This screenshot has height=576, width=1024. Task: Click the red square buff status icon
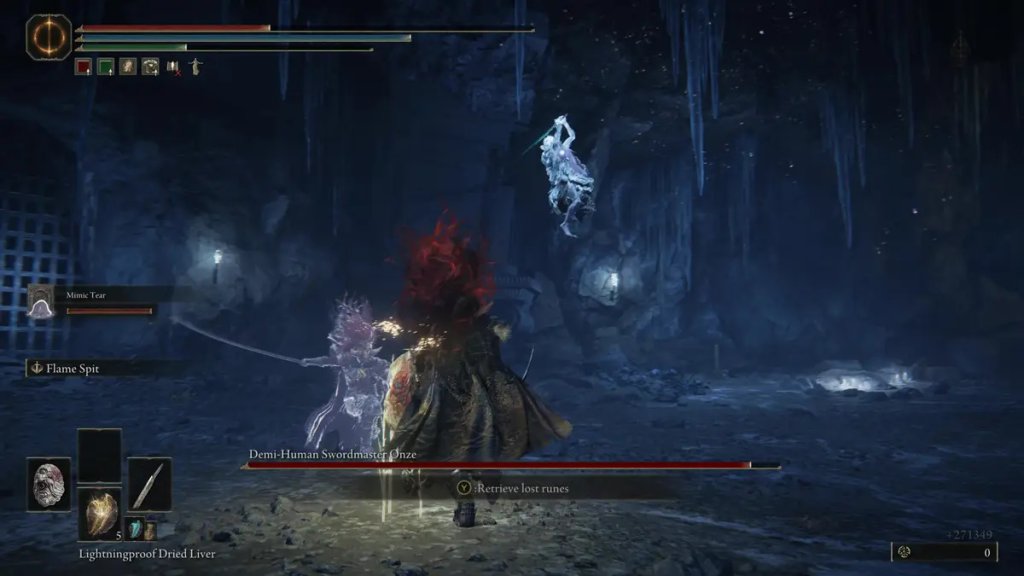[x=84, y=67]
